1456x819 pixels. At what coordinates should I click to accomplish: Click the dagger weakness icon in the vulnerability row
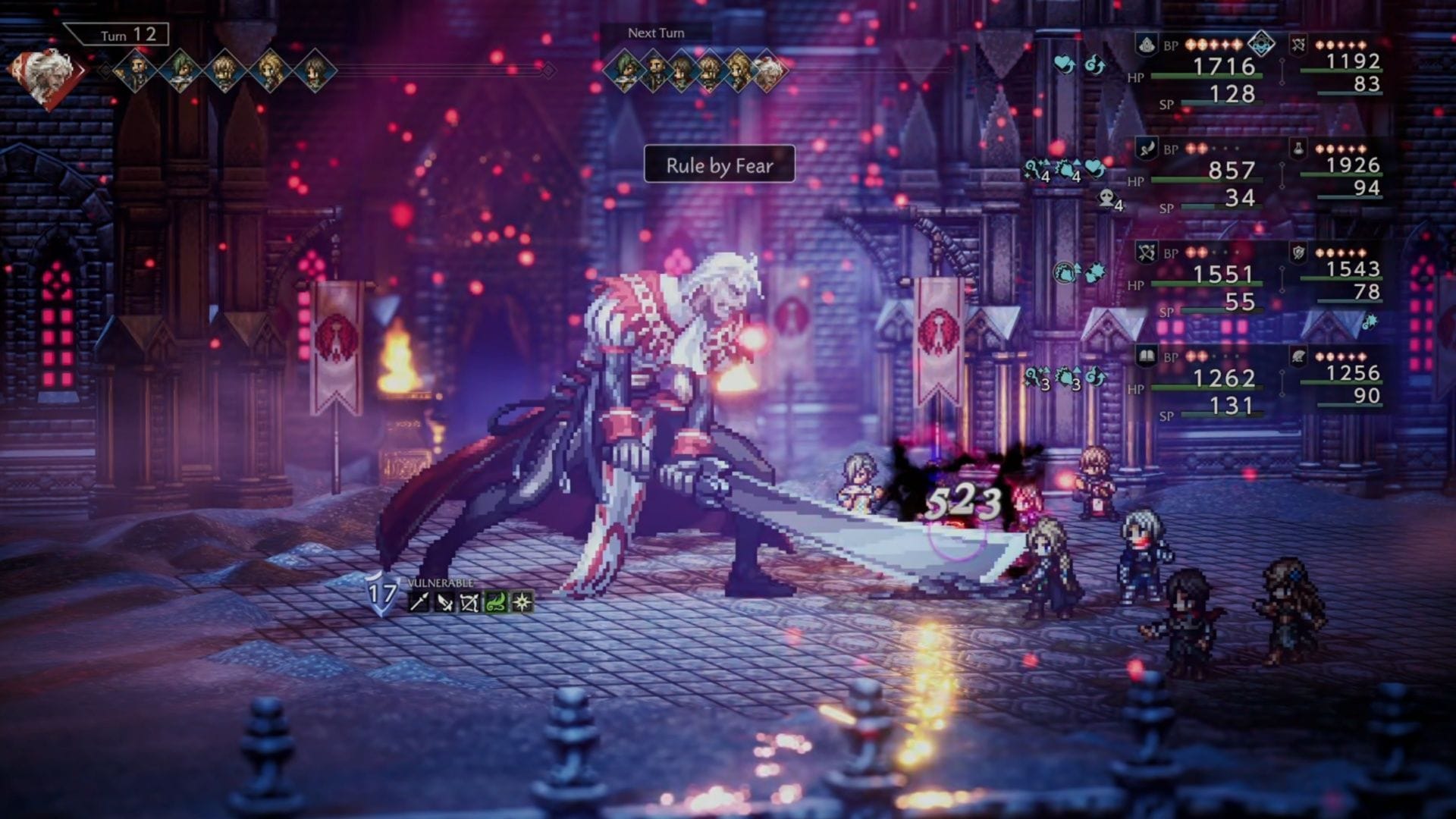point(444,601)
